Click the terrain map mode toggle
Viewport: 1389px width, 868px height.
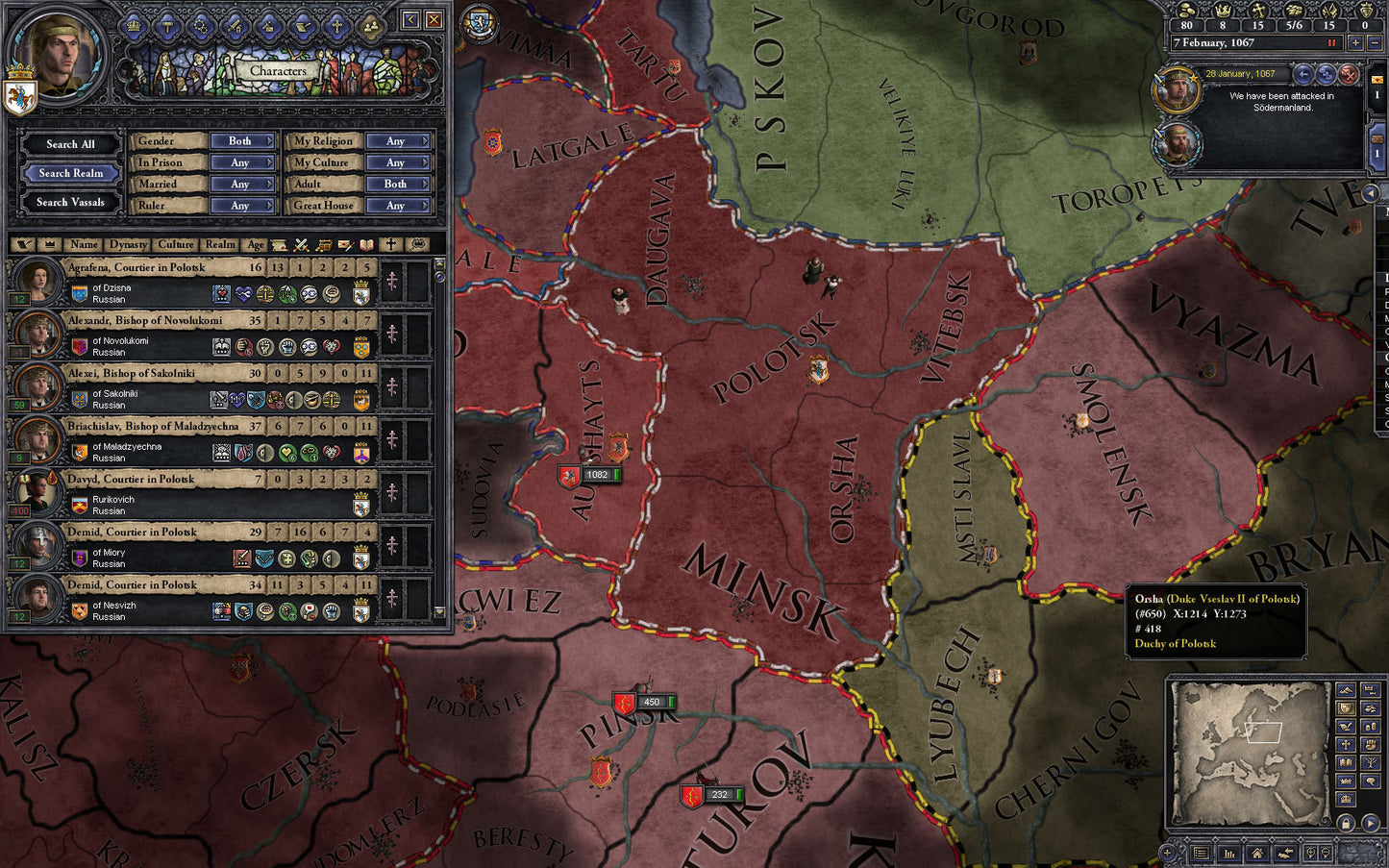coord(1346,690)
